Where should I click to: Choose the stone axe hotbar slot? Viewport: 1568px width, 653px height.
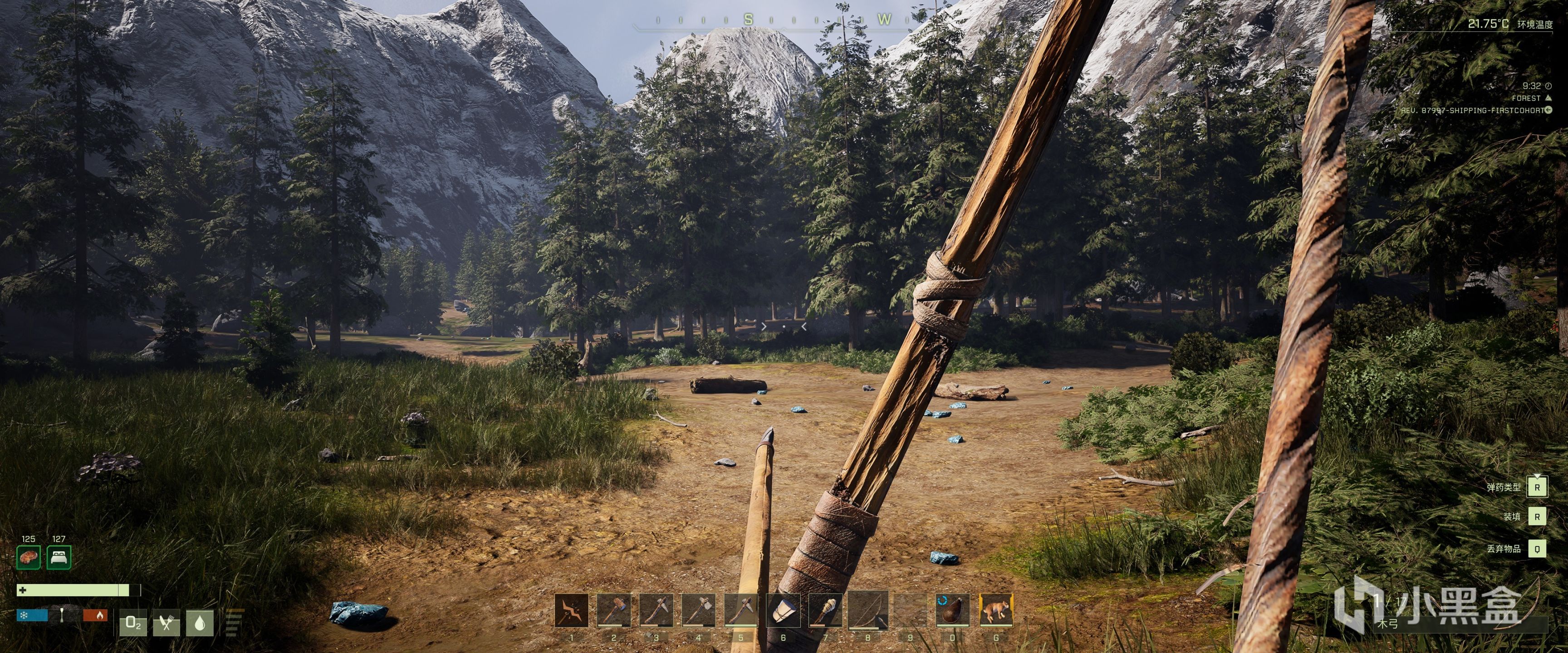coord(698,610)
